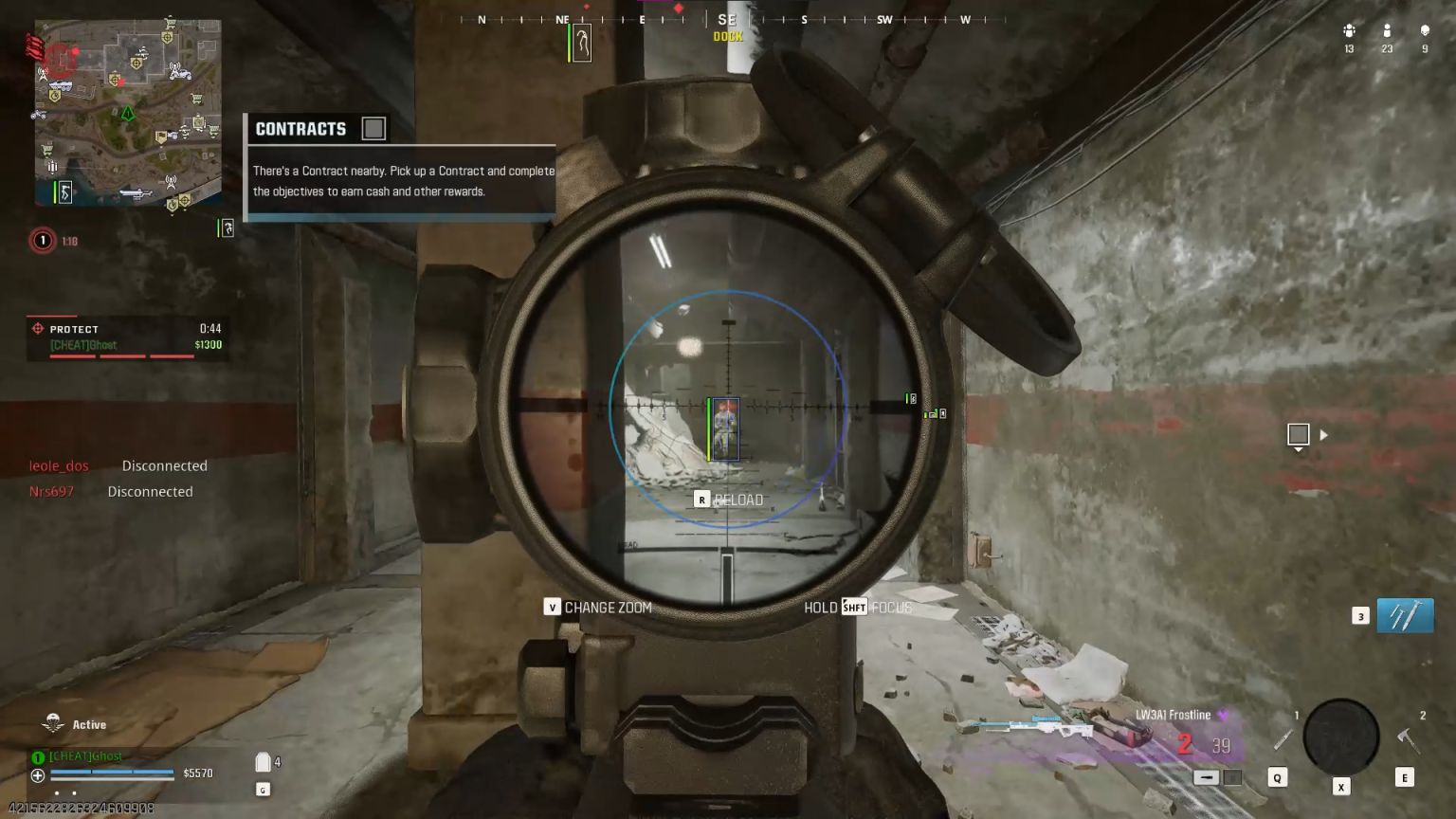
Task: Select the throwing knife icon in slot 1
Action: (x=1283, y=740)
